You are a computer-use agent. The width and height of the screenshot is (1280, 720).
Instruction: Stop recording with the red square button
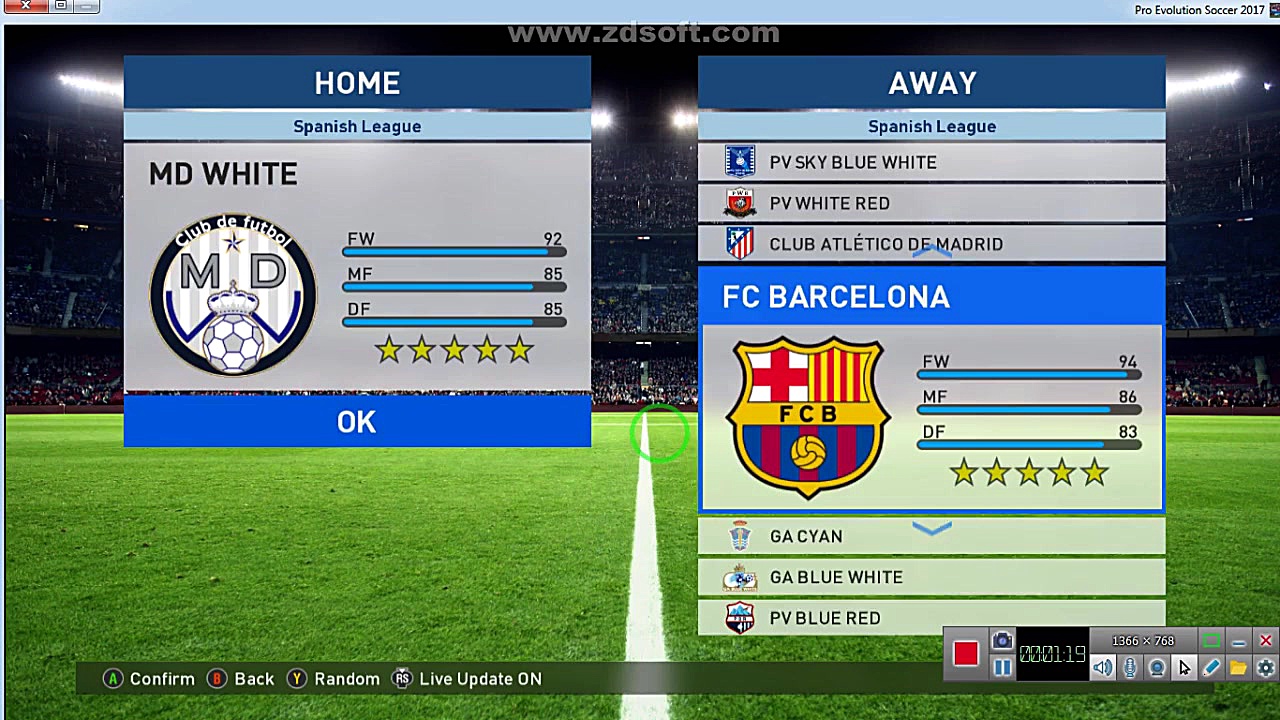click(x=965, y=654)
